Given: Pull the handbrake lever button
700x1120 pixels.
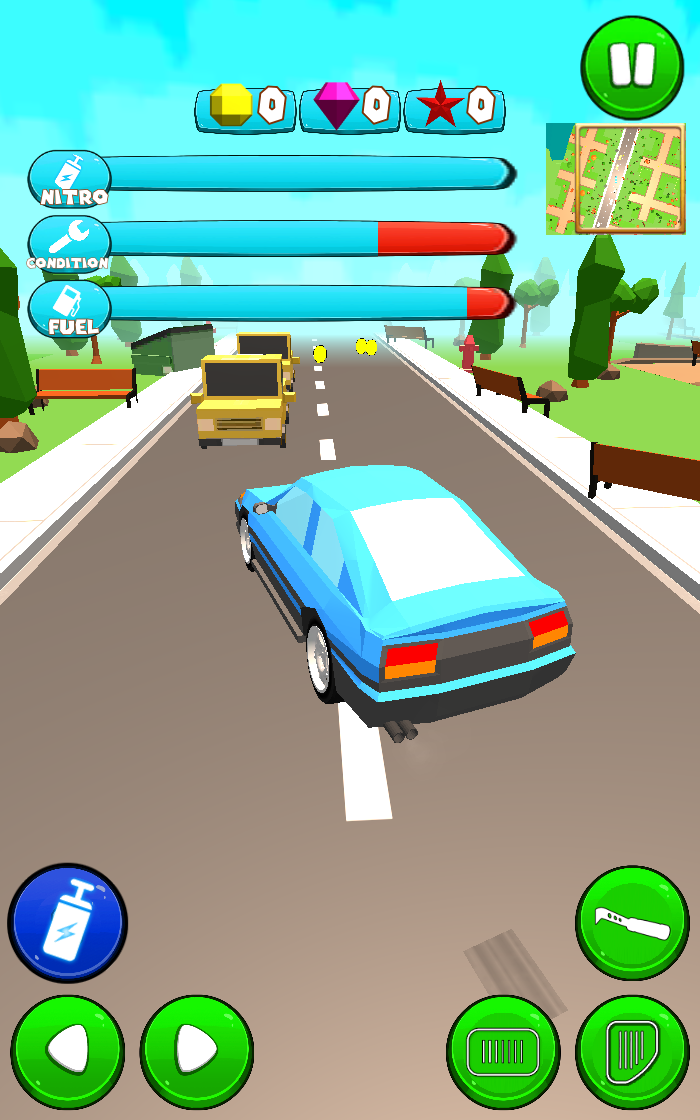Looking at the screenshot, I should point(632,923).
